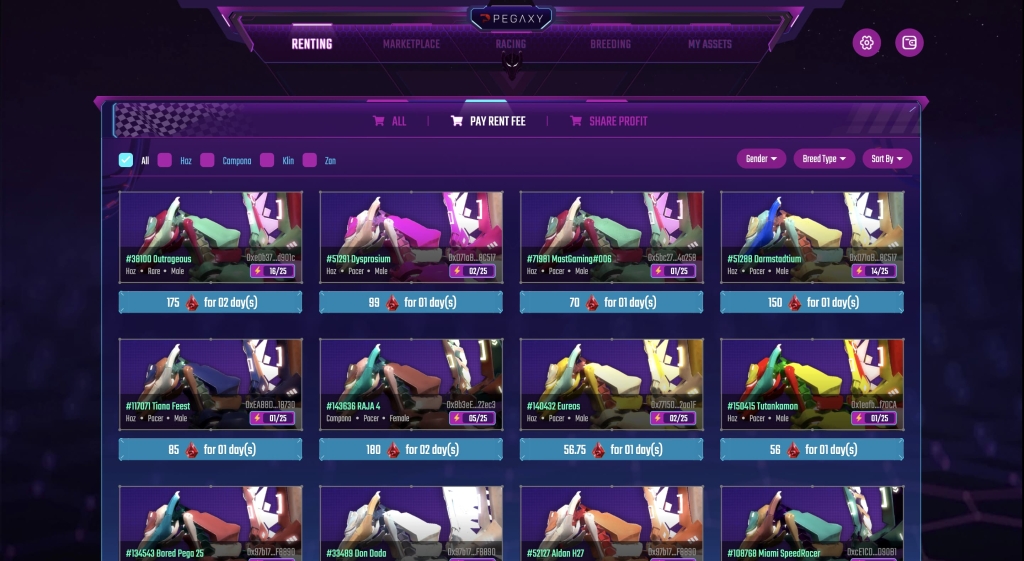Screen dimensions: 1024x561
Task: Rent RAJA 4 for 180
Action: click(x=411, y=450)
